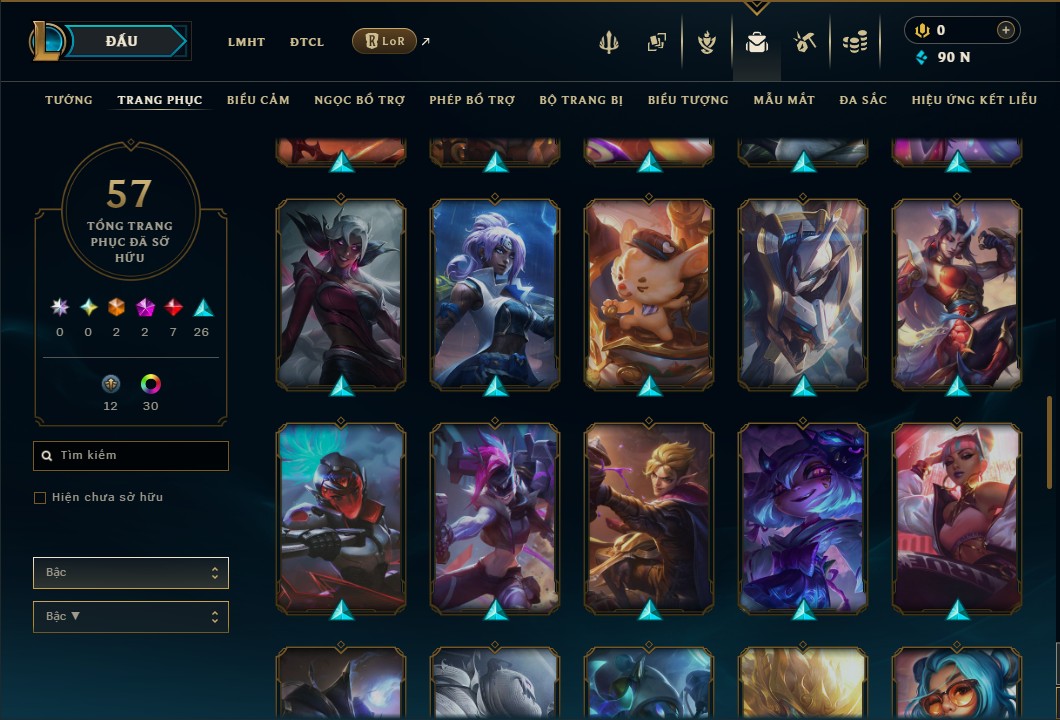
Task: Open the ĐTCL menu entry
Action: click(x=307, y=42)
